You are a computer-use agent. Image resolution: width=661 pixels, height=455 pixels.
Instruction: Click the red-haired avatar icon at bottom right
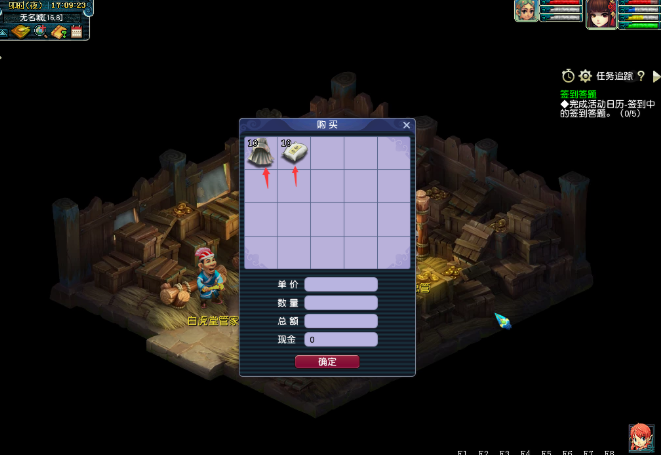point(640,436)
